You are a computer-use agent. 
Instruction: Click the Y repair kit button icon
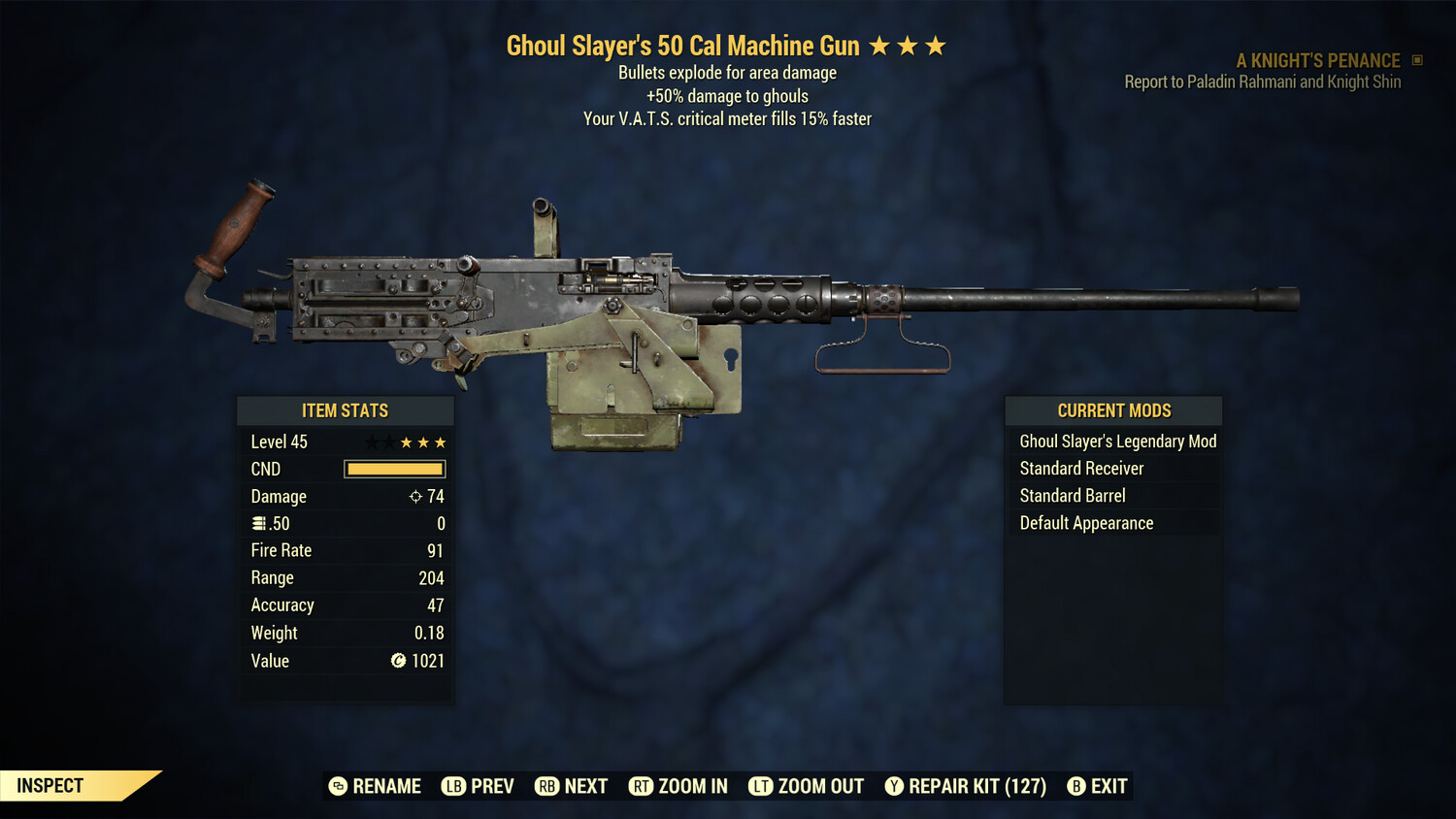(x=894, y=786)
